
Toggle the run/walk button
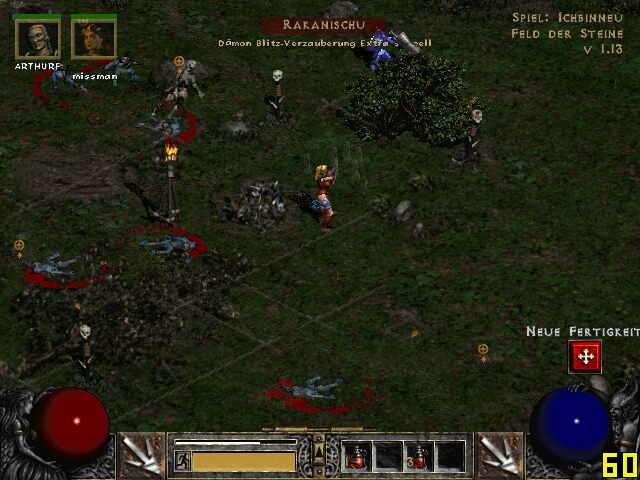(x=183, y=461)
